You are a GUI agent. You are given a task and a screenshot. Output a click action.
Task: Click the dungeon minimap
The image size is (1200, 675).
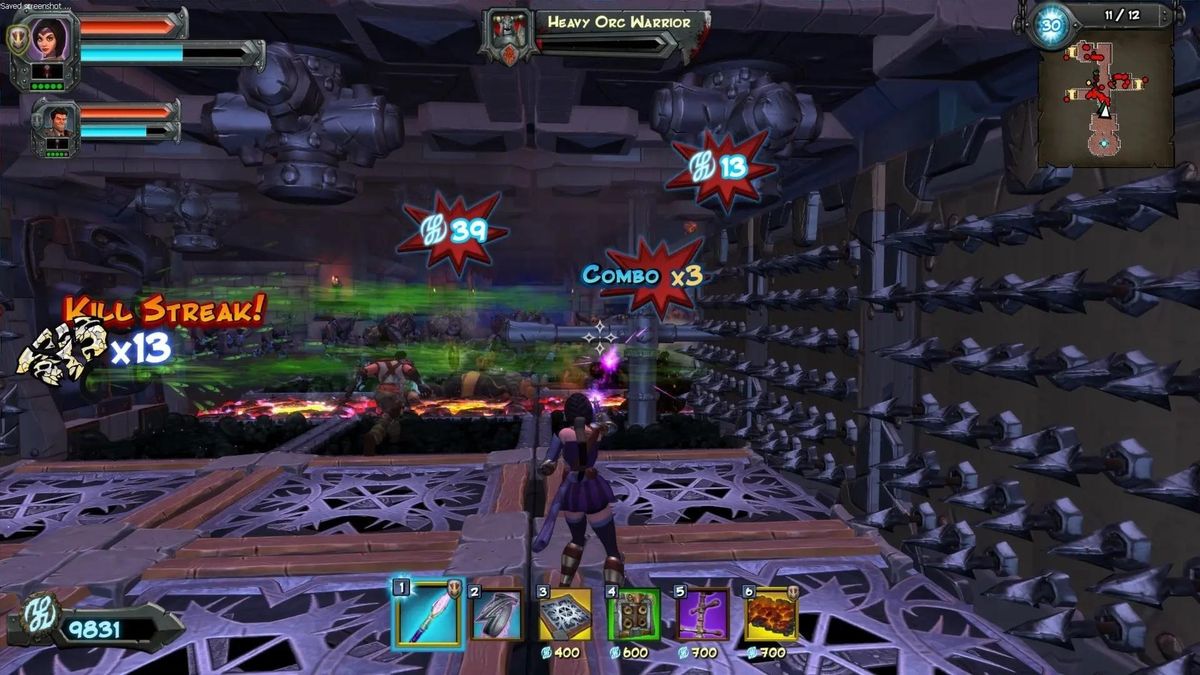[x=1104, y=98]
